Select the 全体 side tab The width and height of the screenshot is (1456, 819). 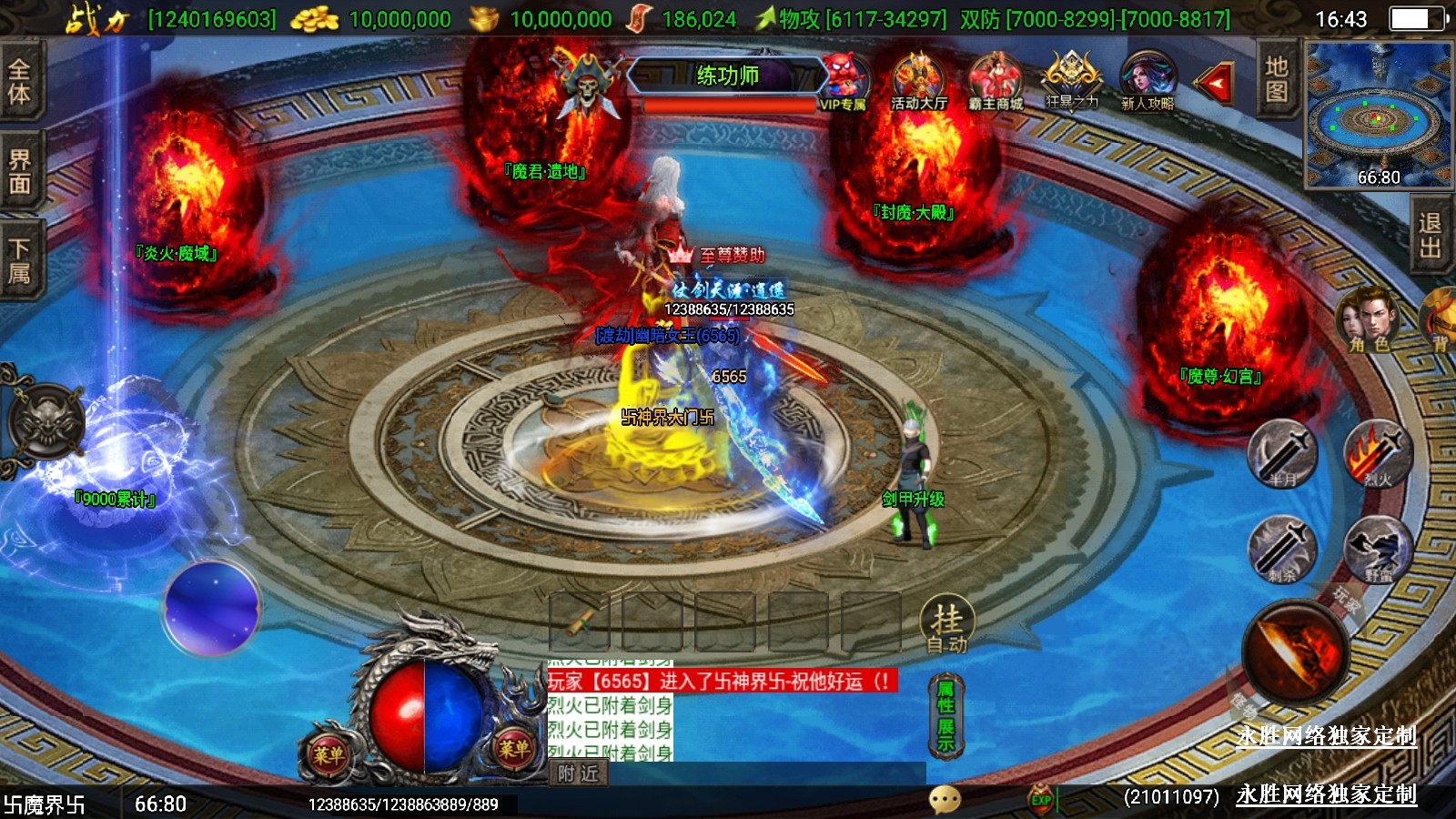click(19, 82)
